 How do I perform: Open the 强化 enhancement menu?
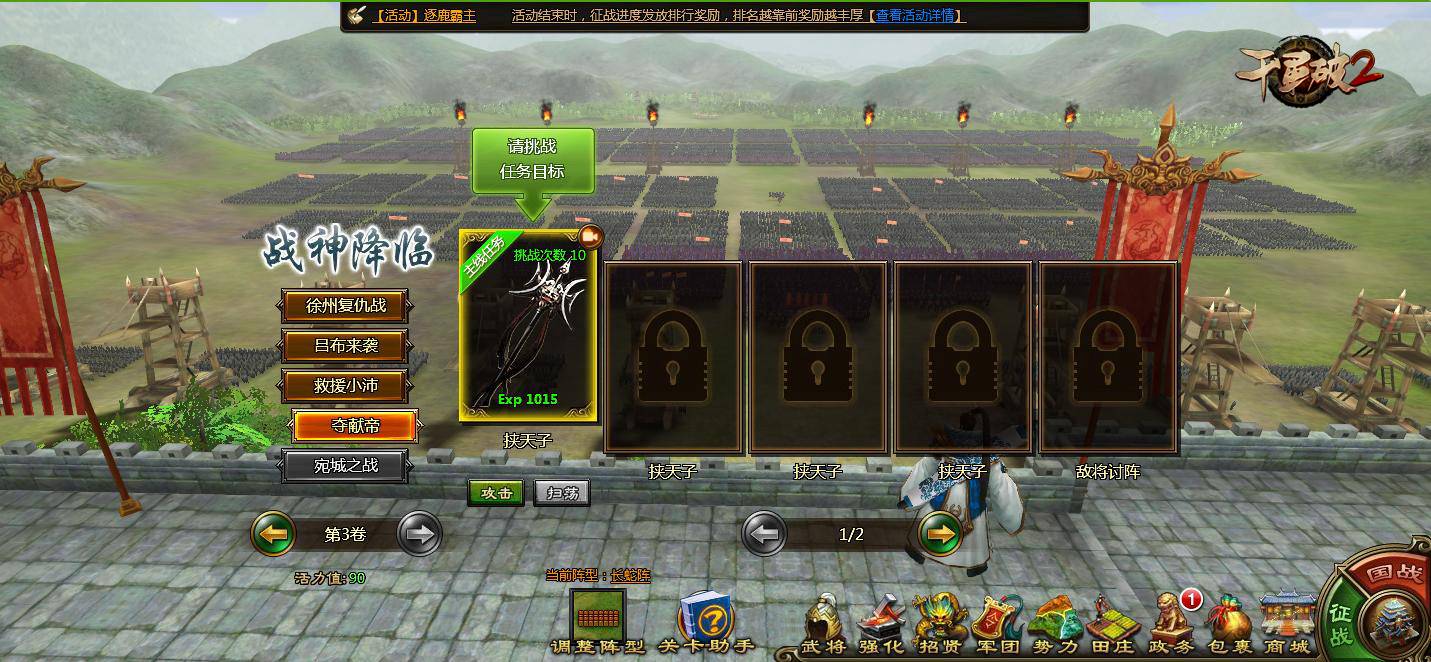[x=880, y=622]
